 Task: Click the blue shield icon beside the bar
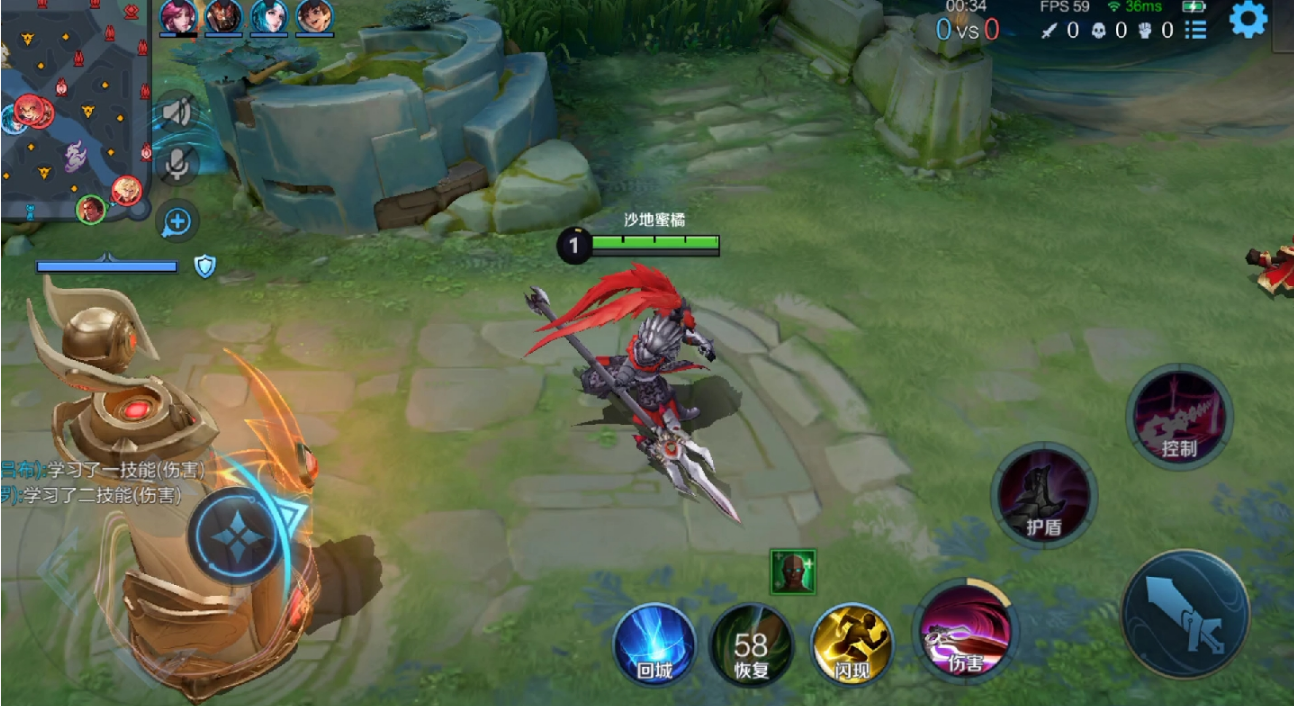[205, 266]
